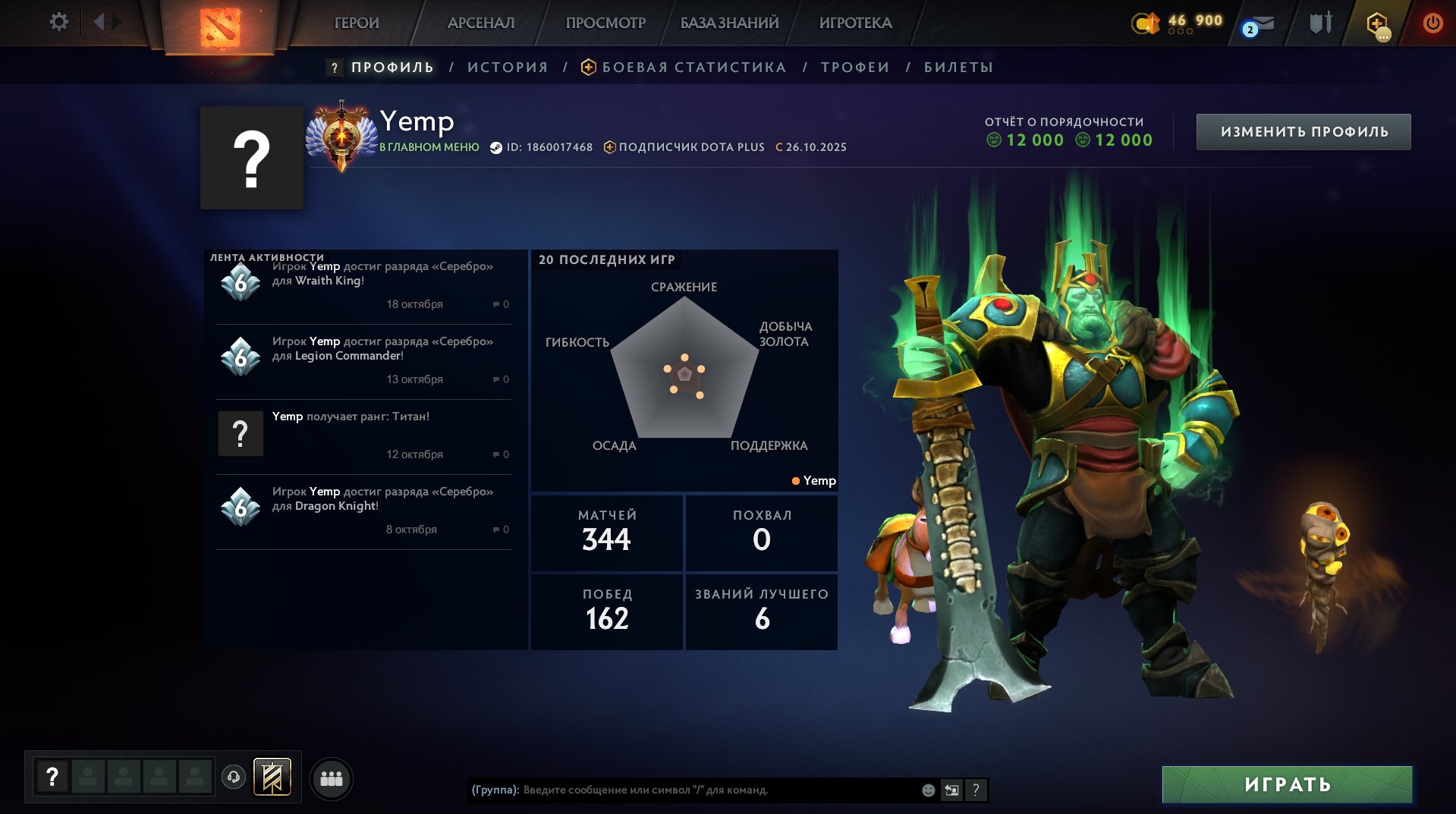
Task: Quit via the red power button
Action: pos(1432,23)
